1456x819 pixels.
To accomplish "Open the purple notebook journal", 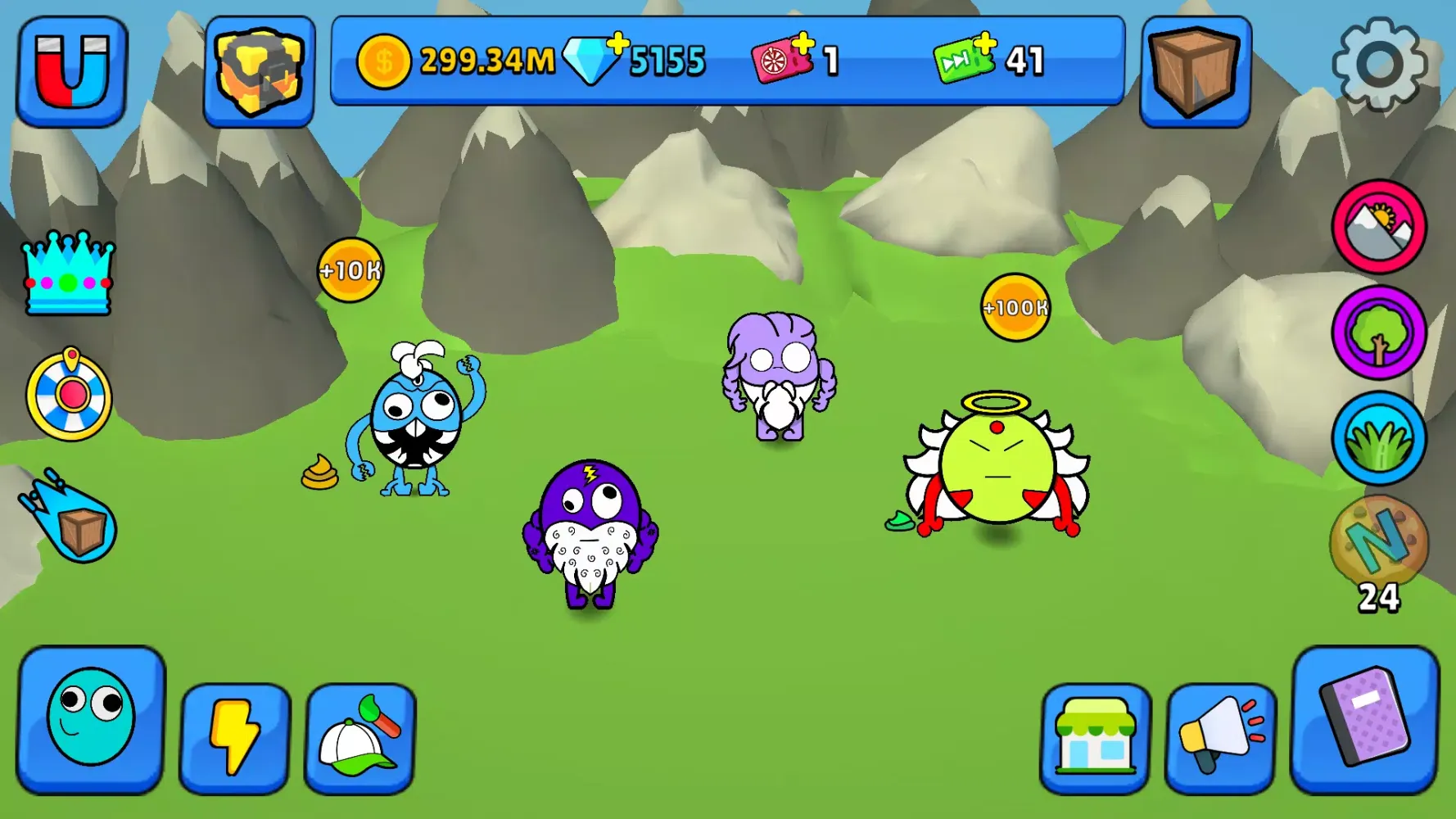I will pos(1364,719).
